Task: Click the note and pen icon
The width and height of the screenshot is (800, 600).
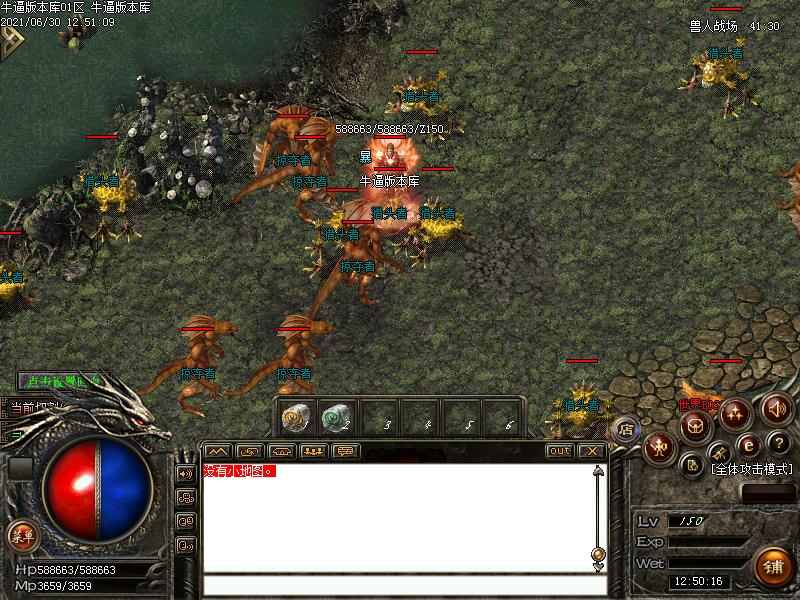Action: 692,463
